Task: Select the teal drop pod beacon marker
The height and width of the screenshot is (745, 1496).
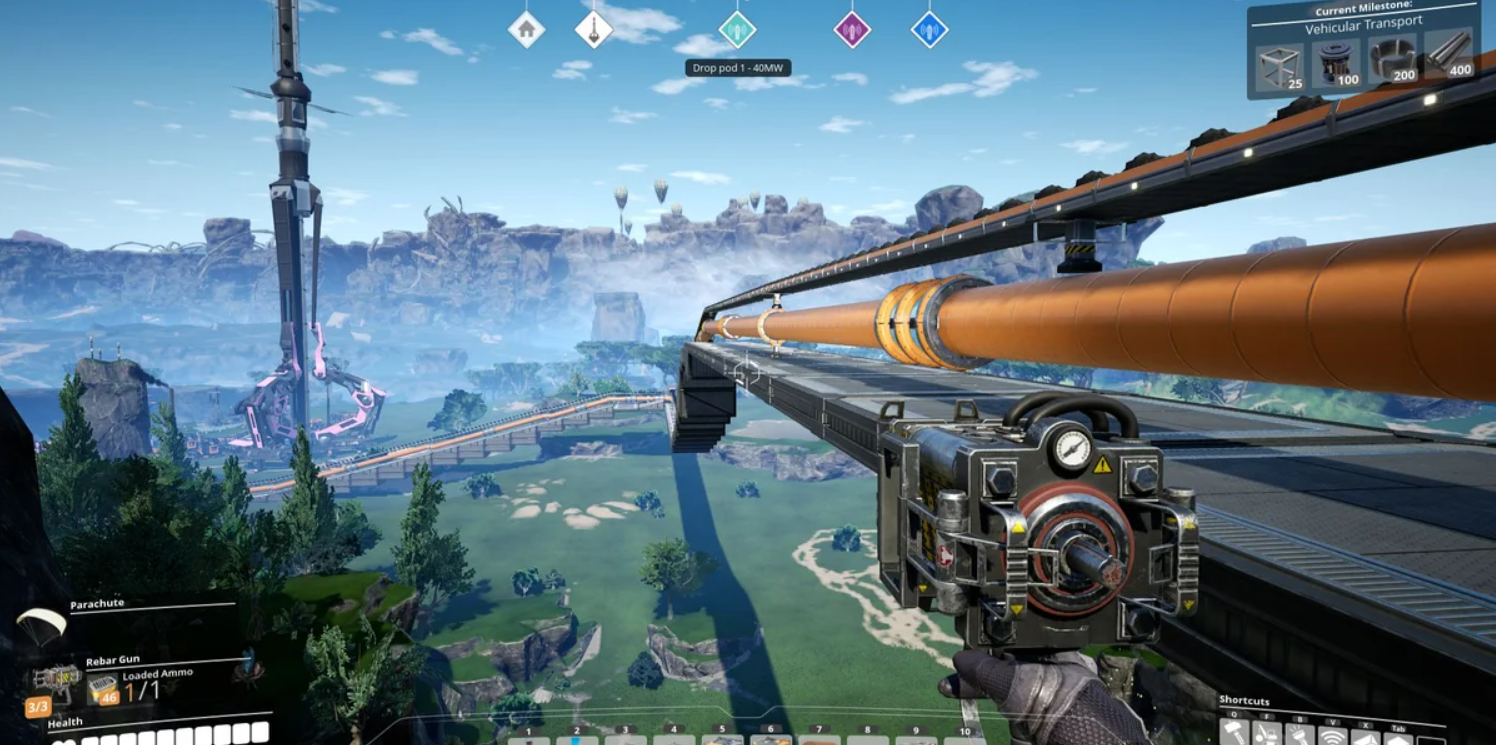Action: coord(737,29)
